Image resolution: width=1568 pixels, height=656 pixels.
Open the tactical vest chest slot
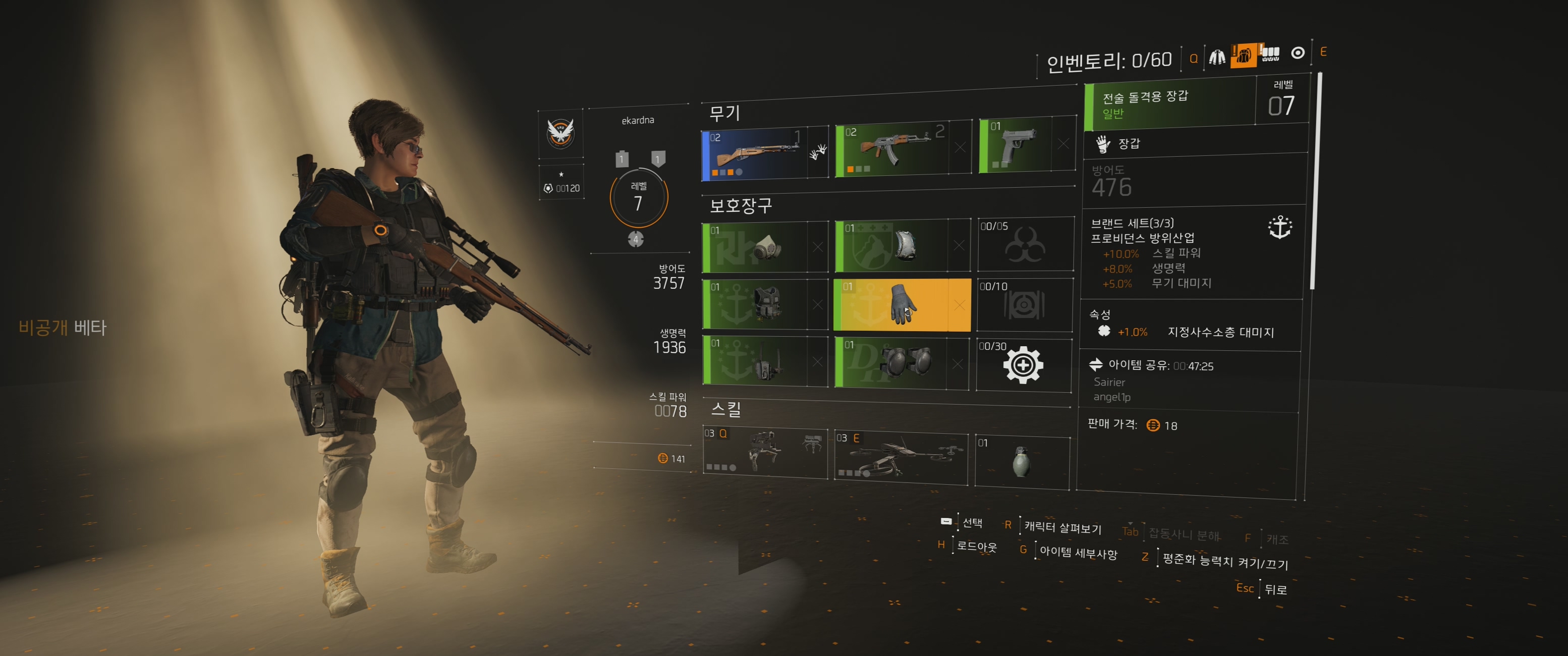pos(756,304)
